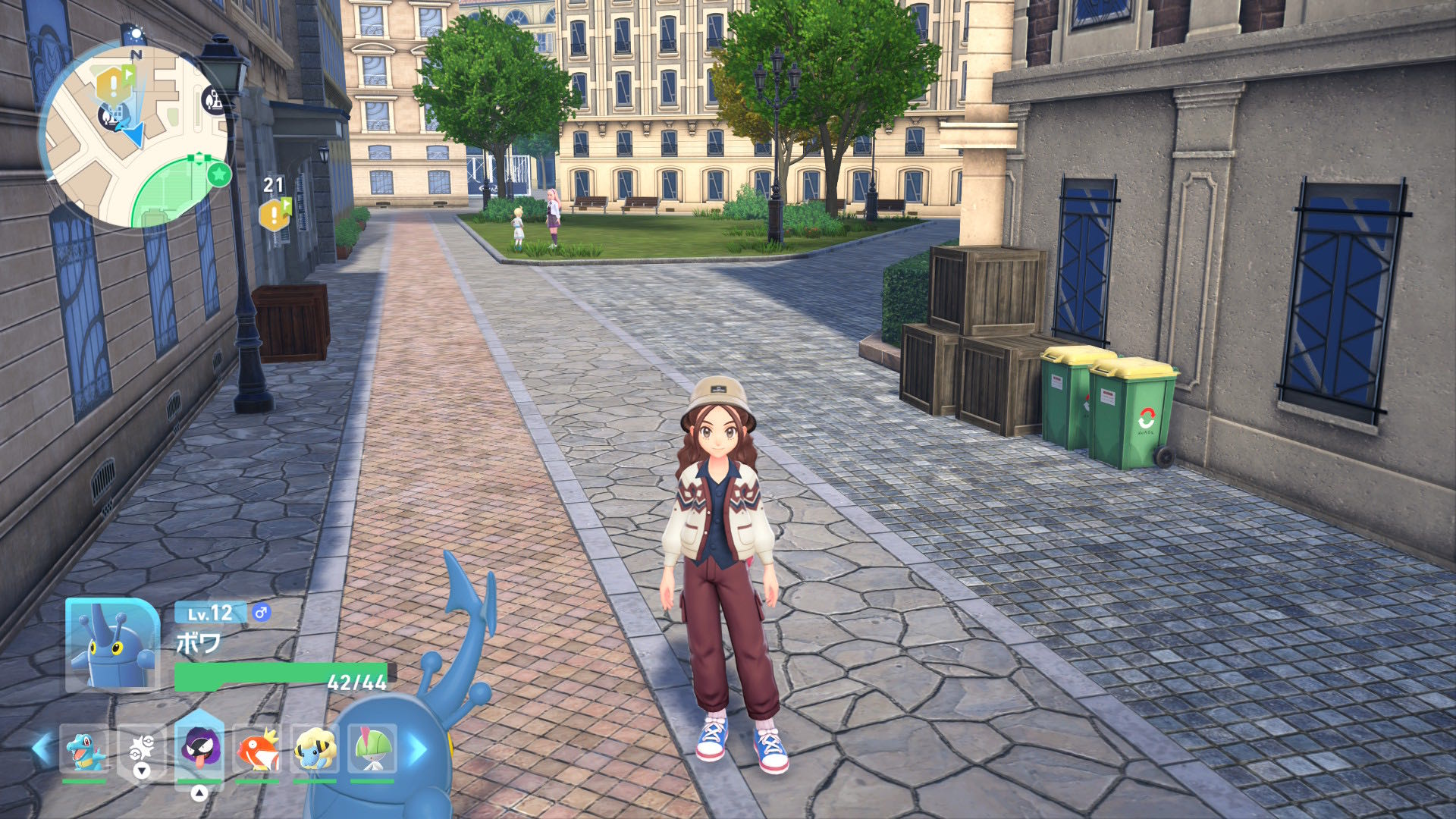Open the circular minimap
The image size is (1456, 819).
tap(135, 136)
